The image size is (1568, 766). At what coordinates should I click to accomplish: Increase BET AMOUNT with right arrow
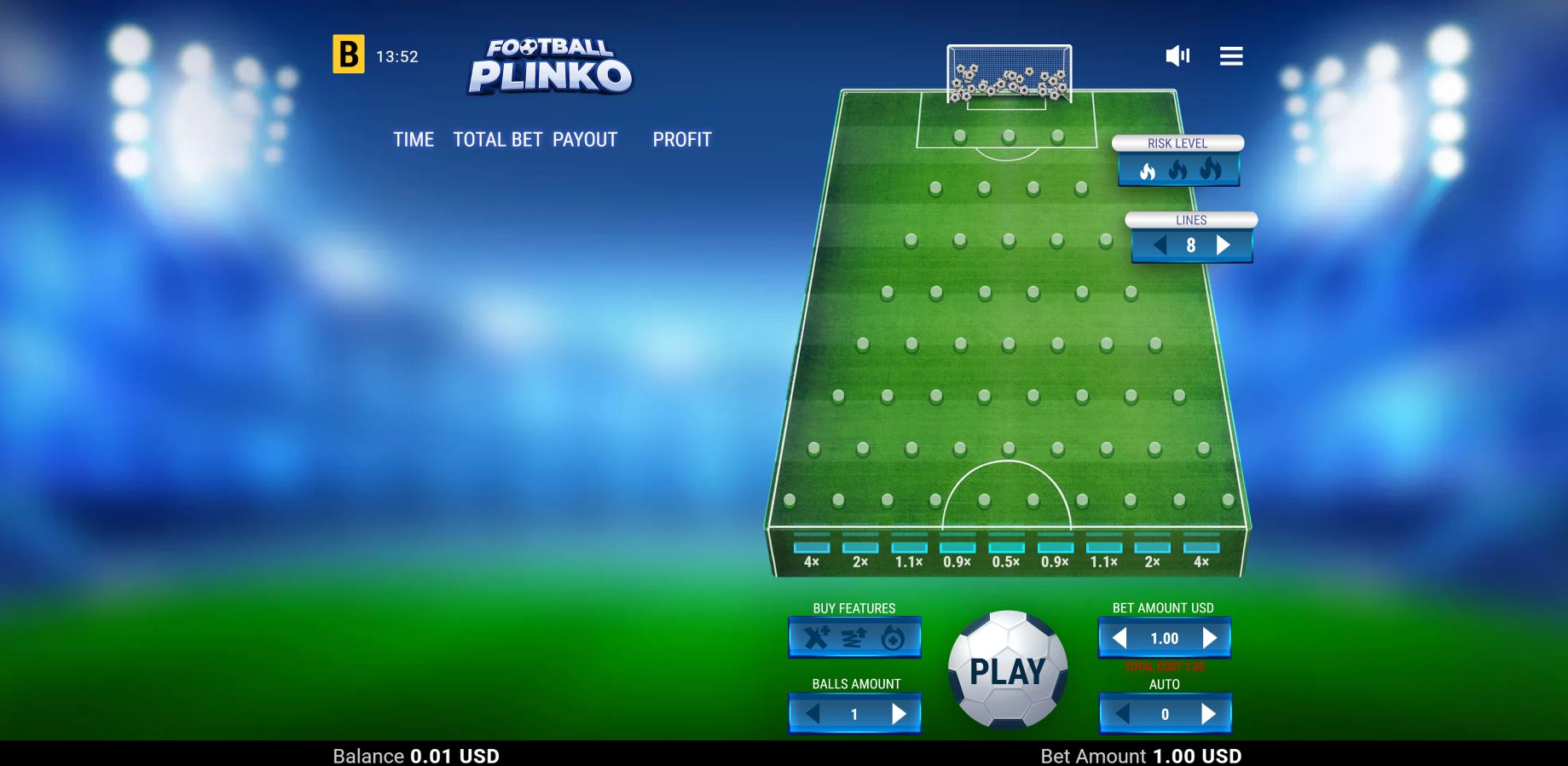click(x=1210, y=637)
